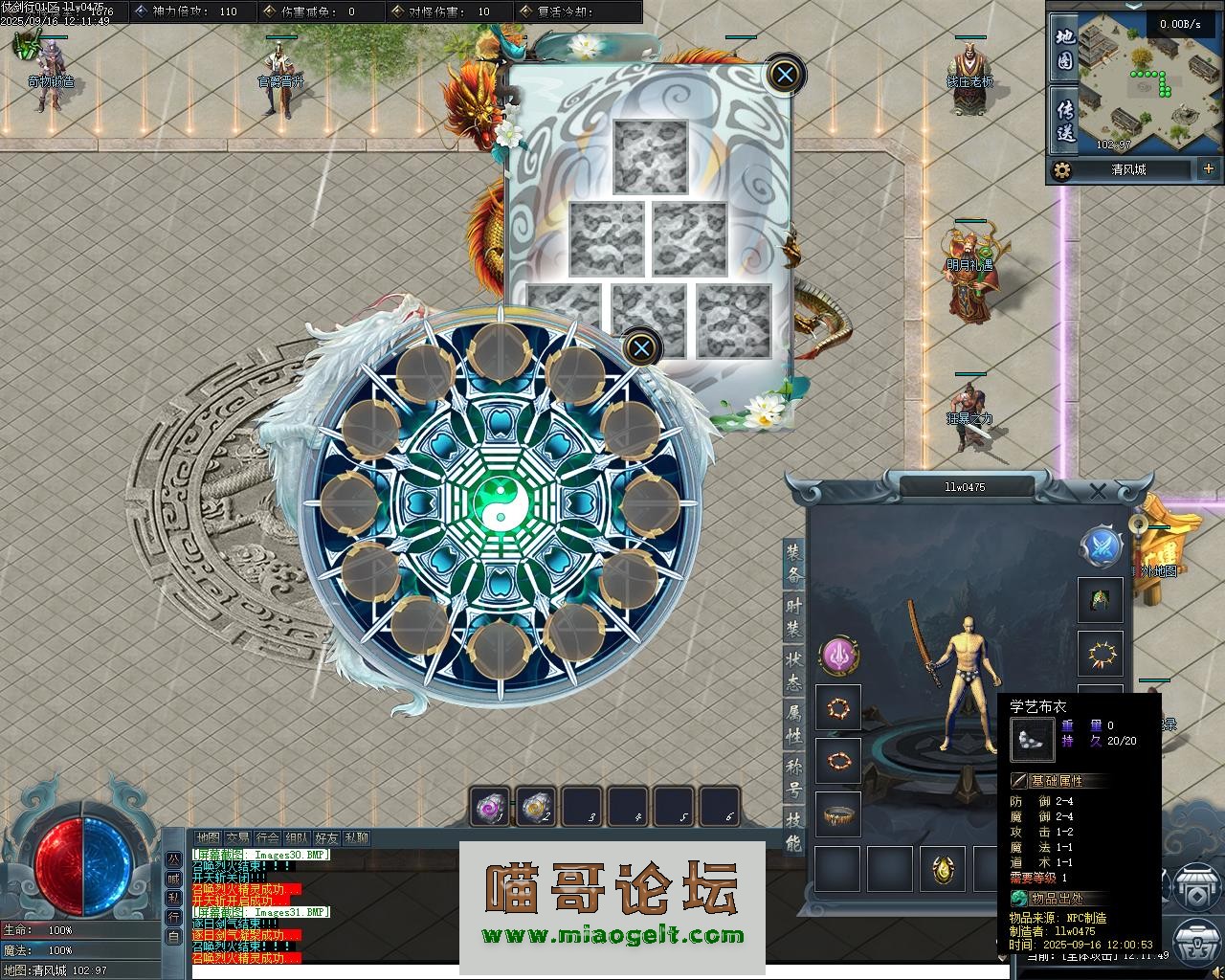Open the gear settings beside 清风城
The height and width of the screenshot is (980, 1225).
(1061, 170)
